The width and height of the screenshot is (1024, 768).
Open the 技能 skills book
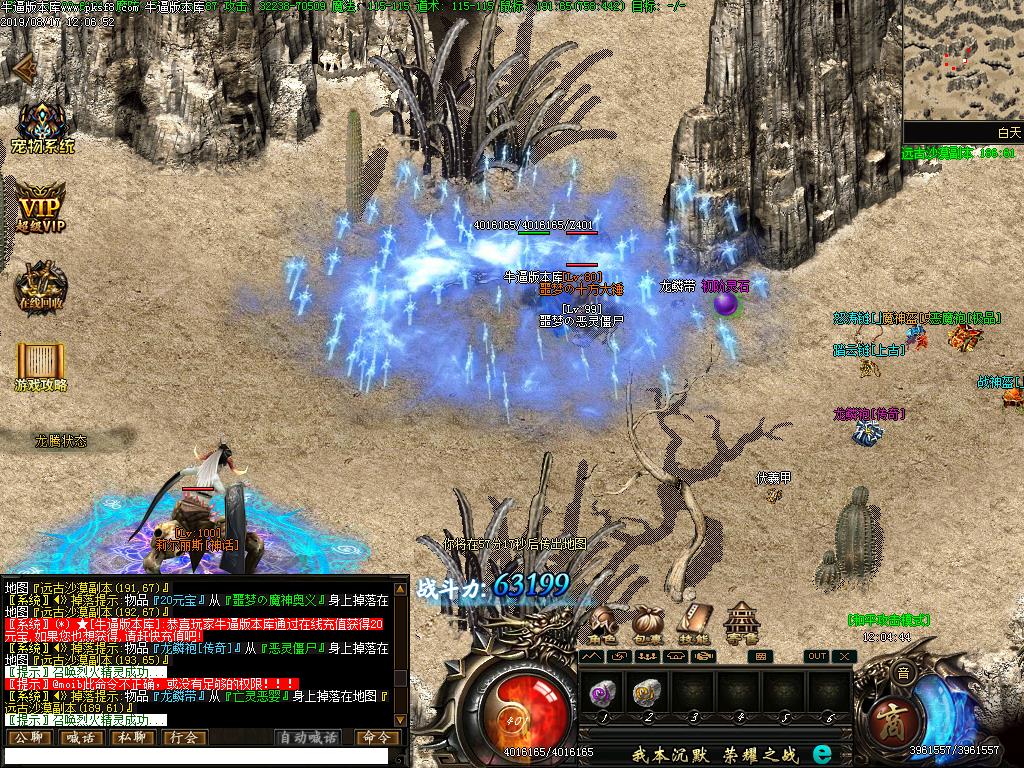pos(694,623)
